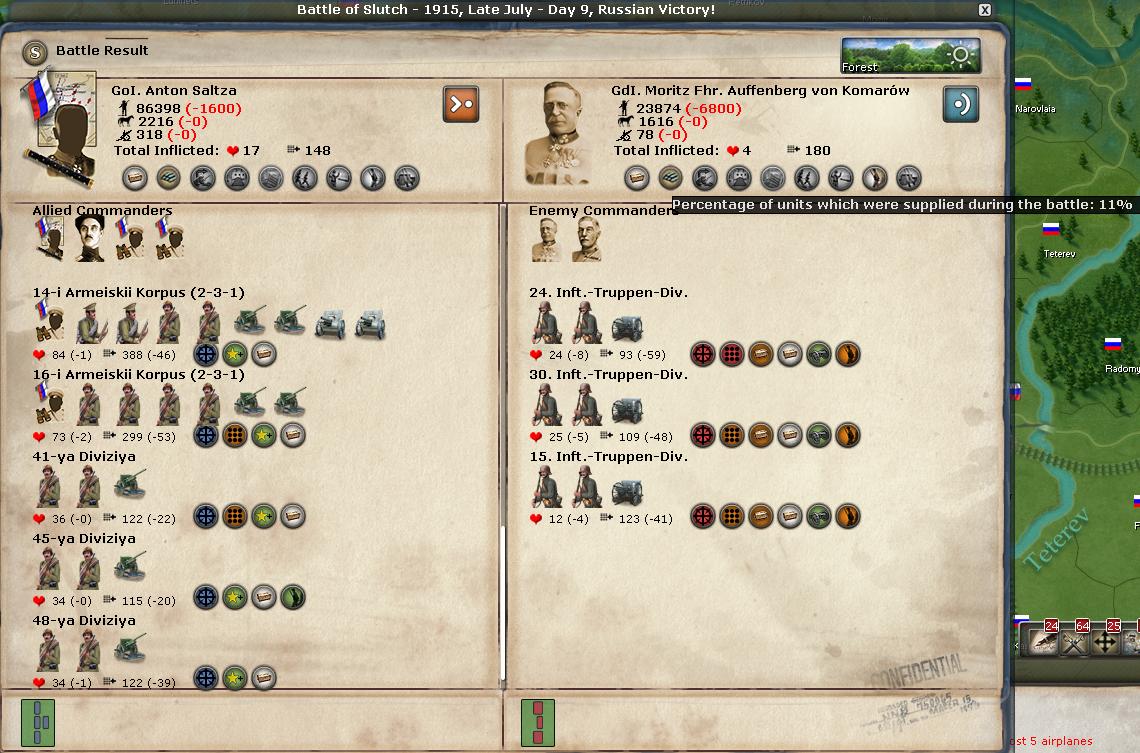
Task: Open the fountain pen icon marked 24
Action: (x=1045, y=641)
